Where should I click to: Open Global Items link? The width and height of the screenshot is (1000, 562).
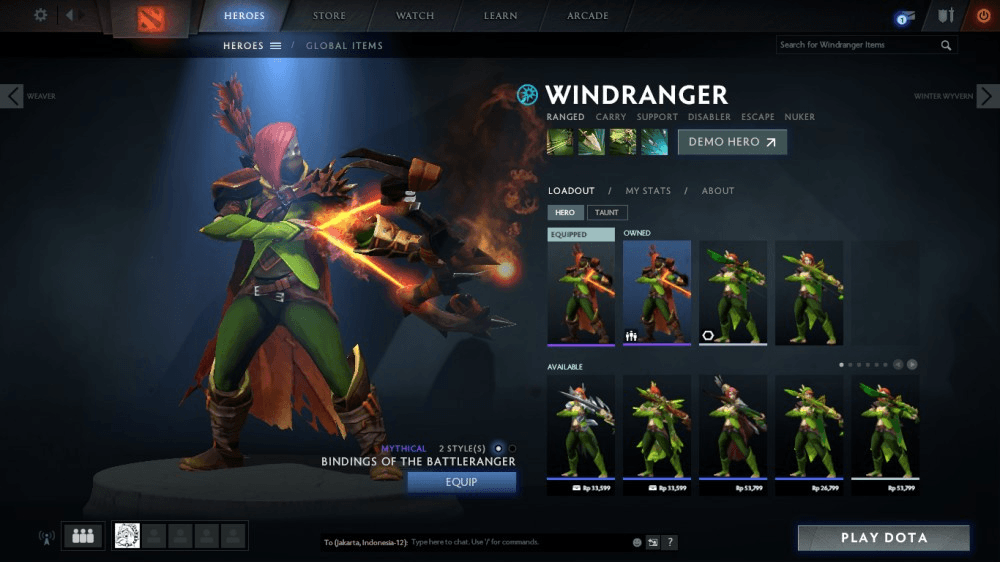[344, 46]
